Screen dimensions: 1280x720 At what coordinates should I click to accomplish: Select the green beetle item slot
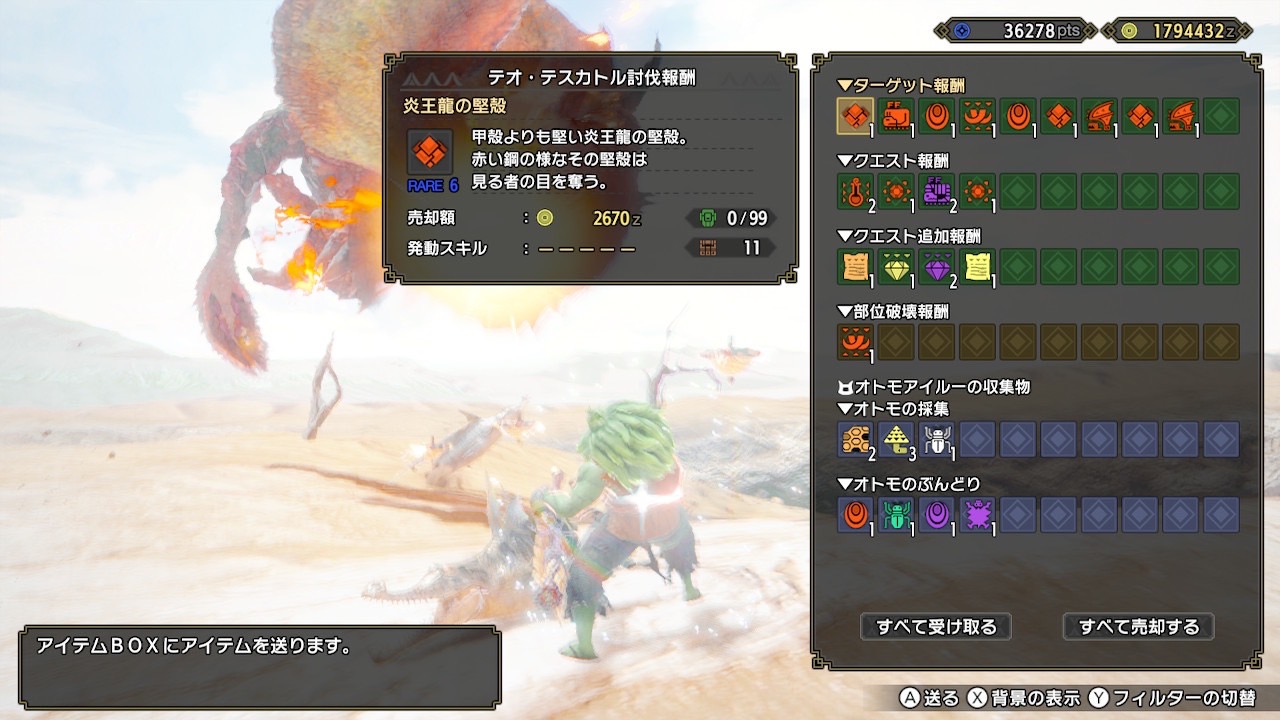pyautogui.click(x=896, y=515)
